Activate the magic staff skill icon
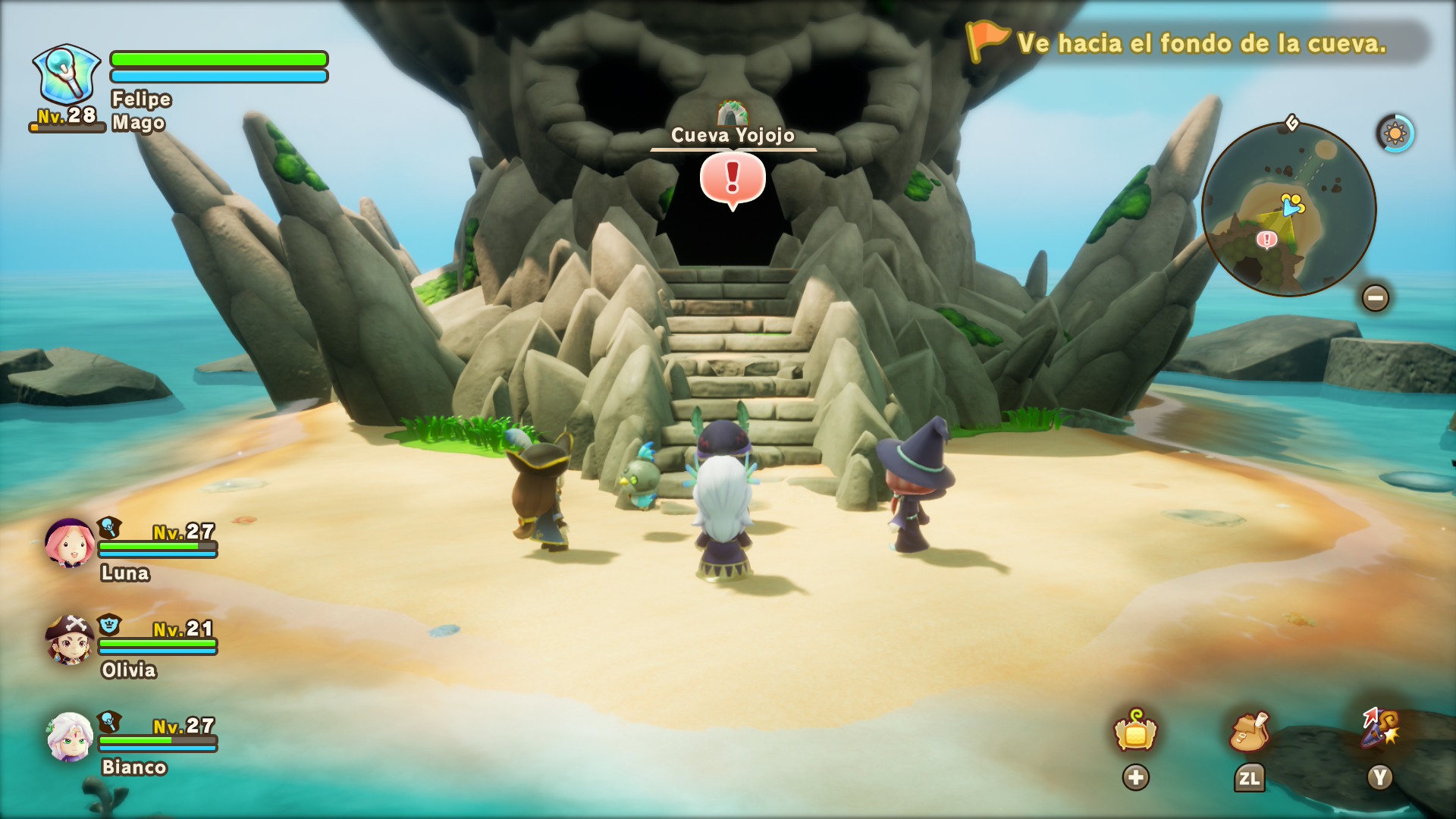Viewport: 1456px width, 819px height. (x=1379, y=728)
